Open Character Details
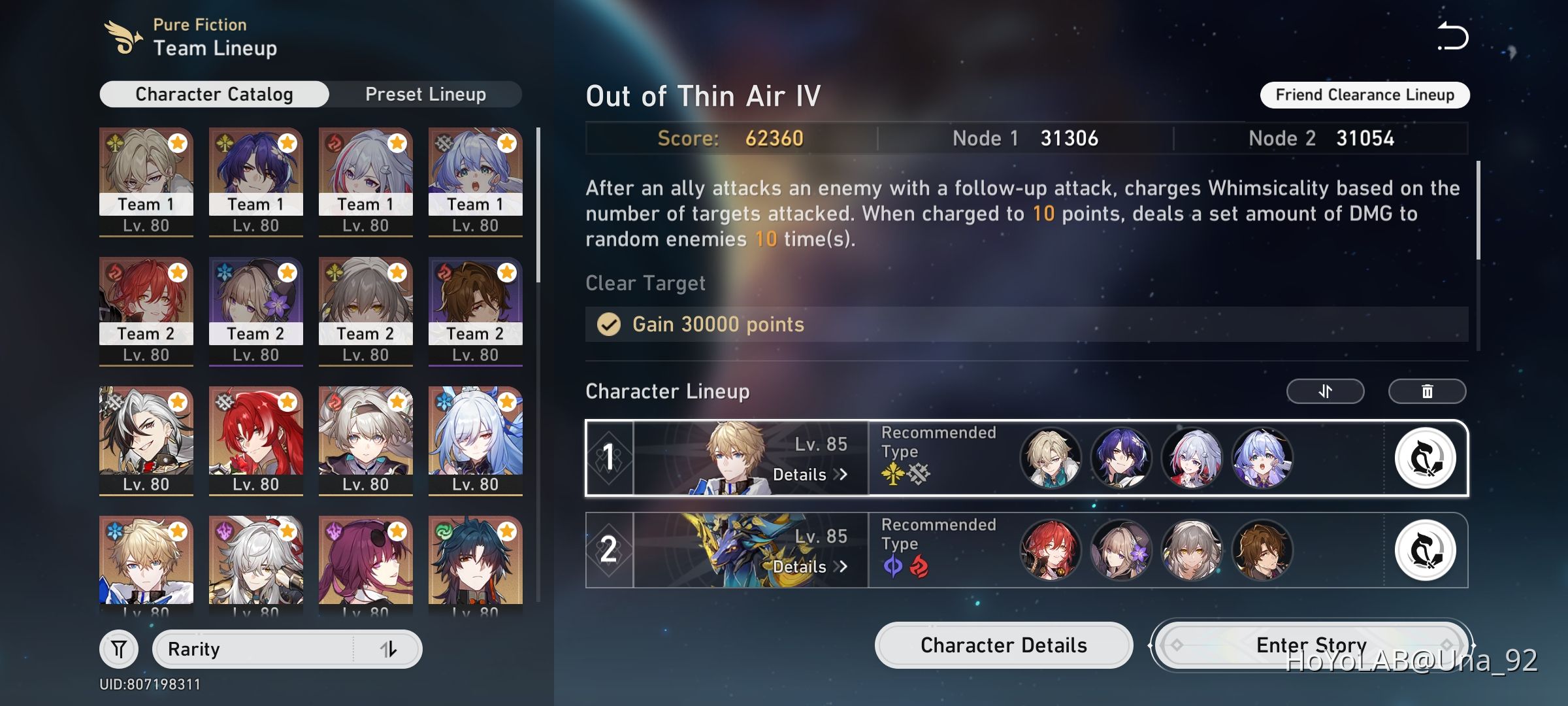 [1003, 645]
